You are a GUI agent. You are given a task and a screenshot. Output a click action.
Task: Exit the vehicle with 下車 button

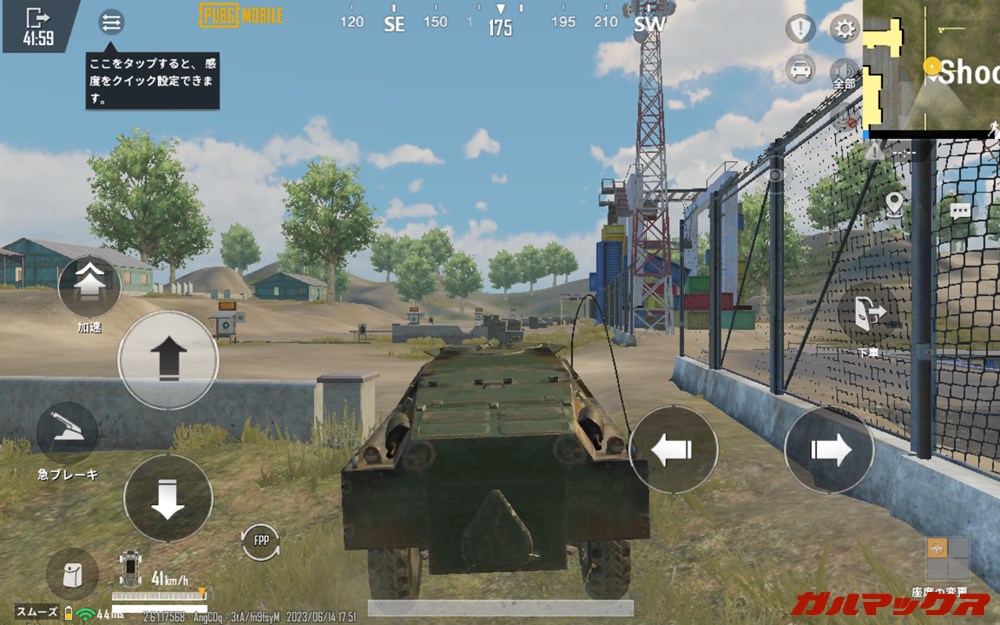[868, 313]
